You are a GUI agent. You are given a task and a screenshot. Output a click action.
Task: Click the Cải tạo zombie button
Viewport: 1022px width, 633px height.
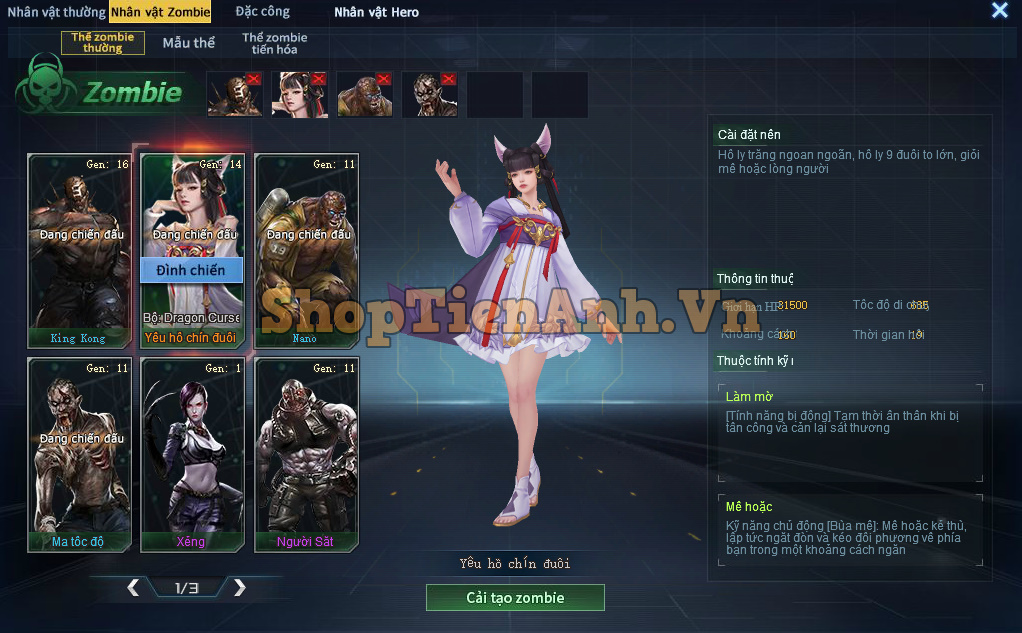(x=515, y=598)
